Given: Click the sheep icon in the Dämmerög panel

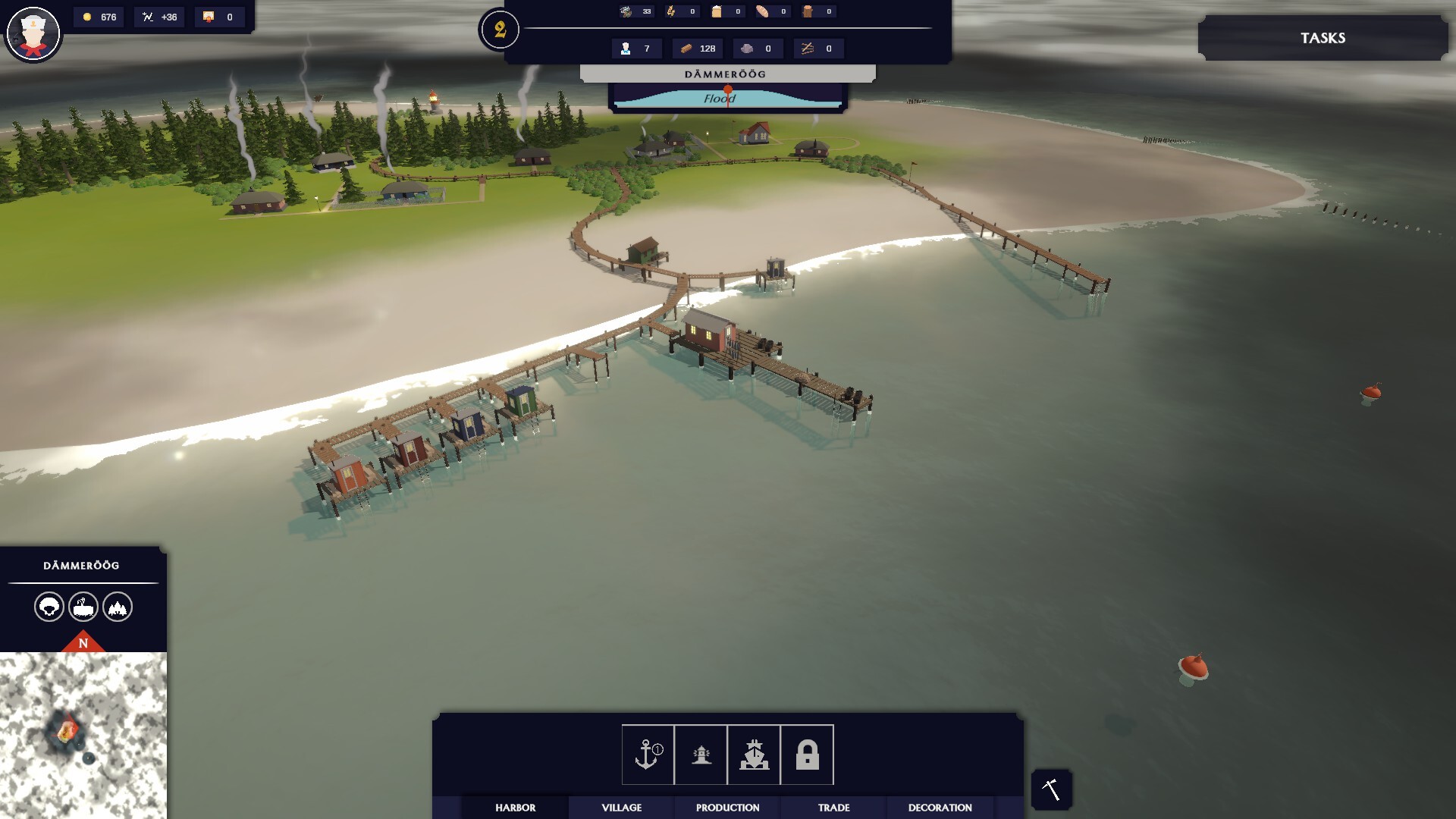Looking at the screenshot, I should click(49, 607).
